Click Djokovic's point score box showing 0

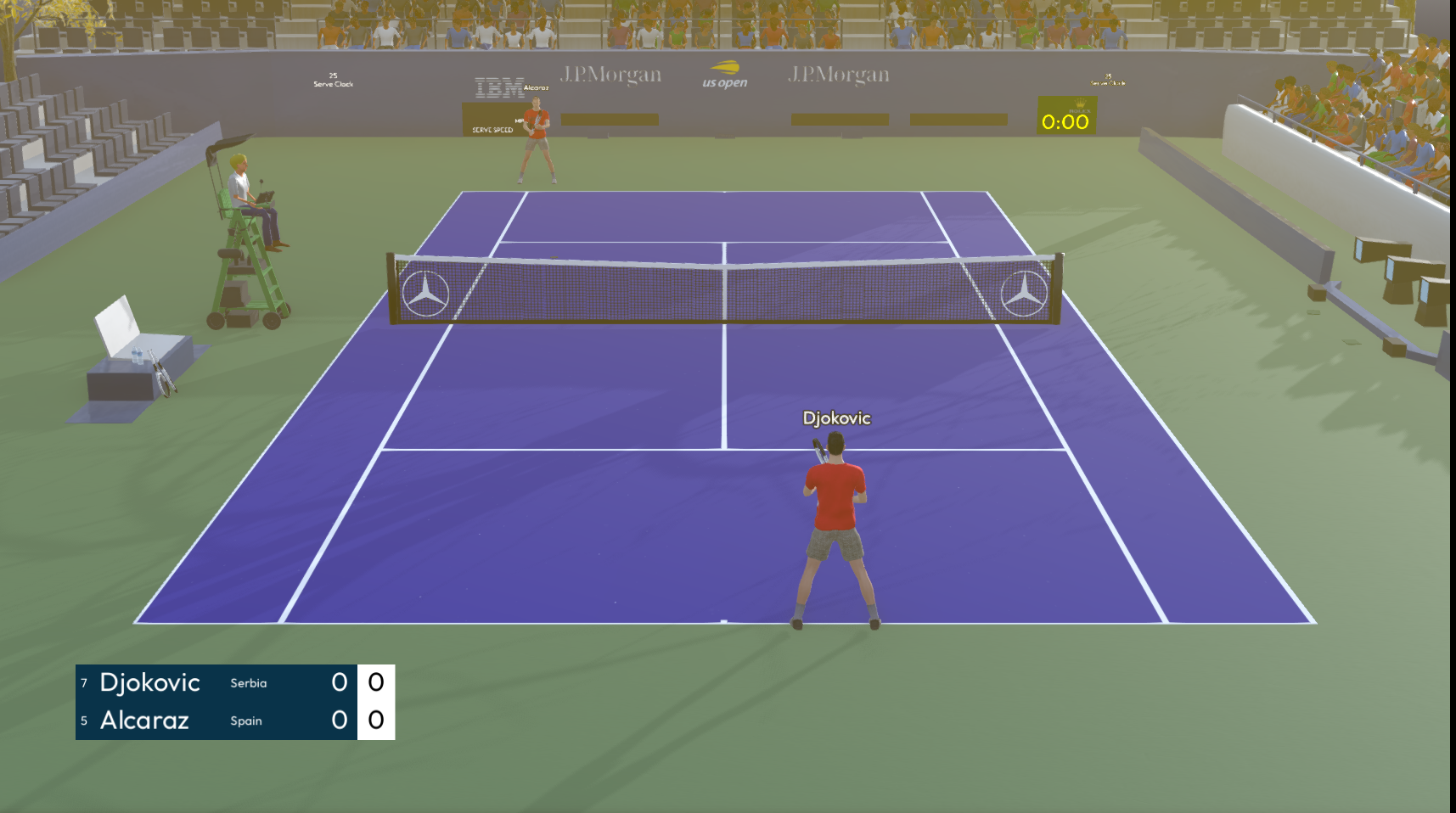pos(376,682)
